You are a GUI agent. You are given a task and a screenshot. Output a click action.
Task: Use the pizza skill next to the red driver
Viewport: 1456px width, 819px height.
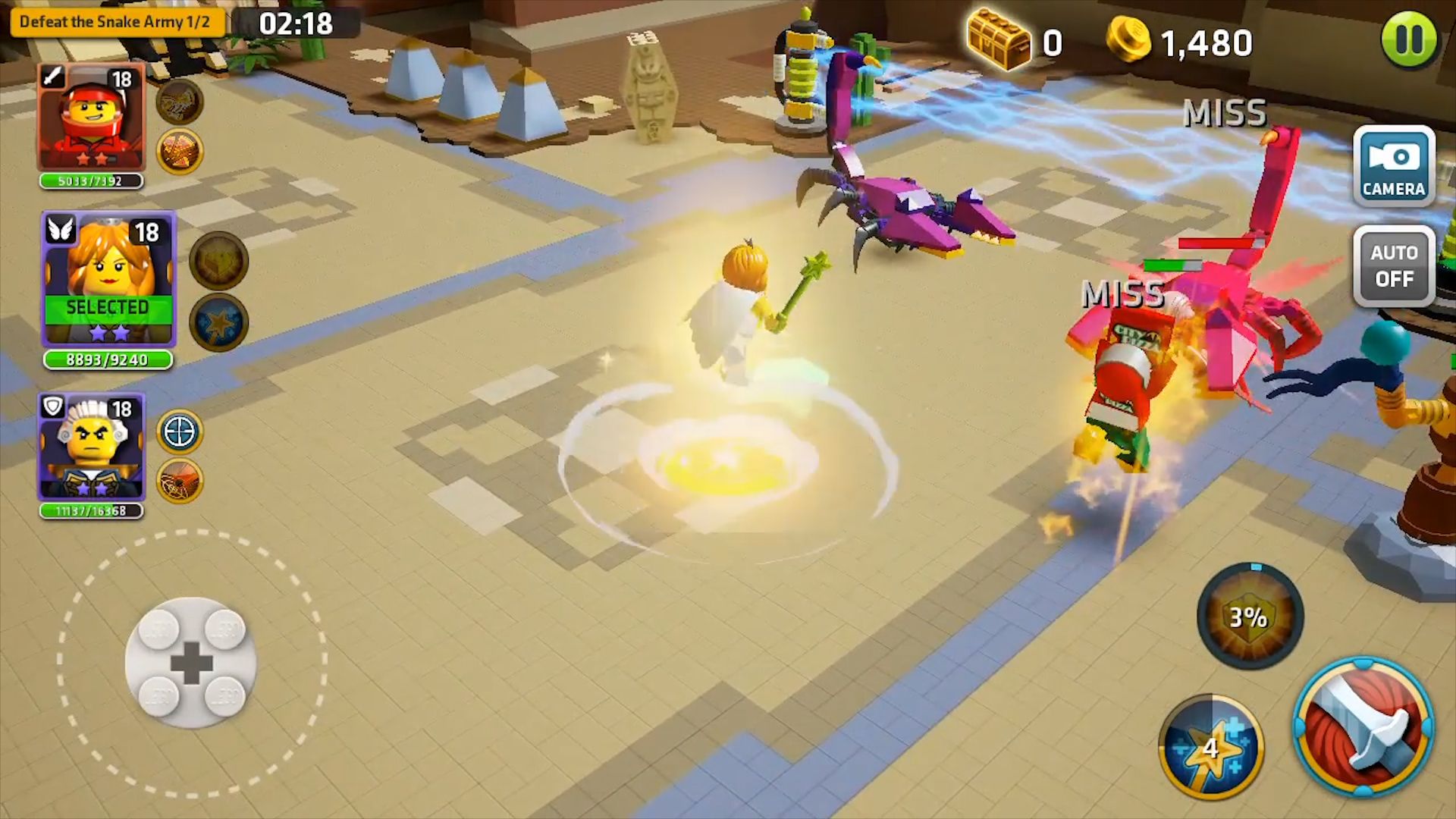point(180,152)
